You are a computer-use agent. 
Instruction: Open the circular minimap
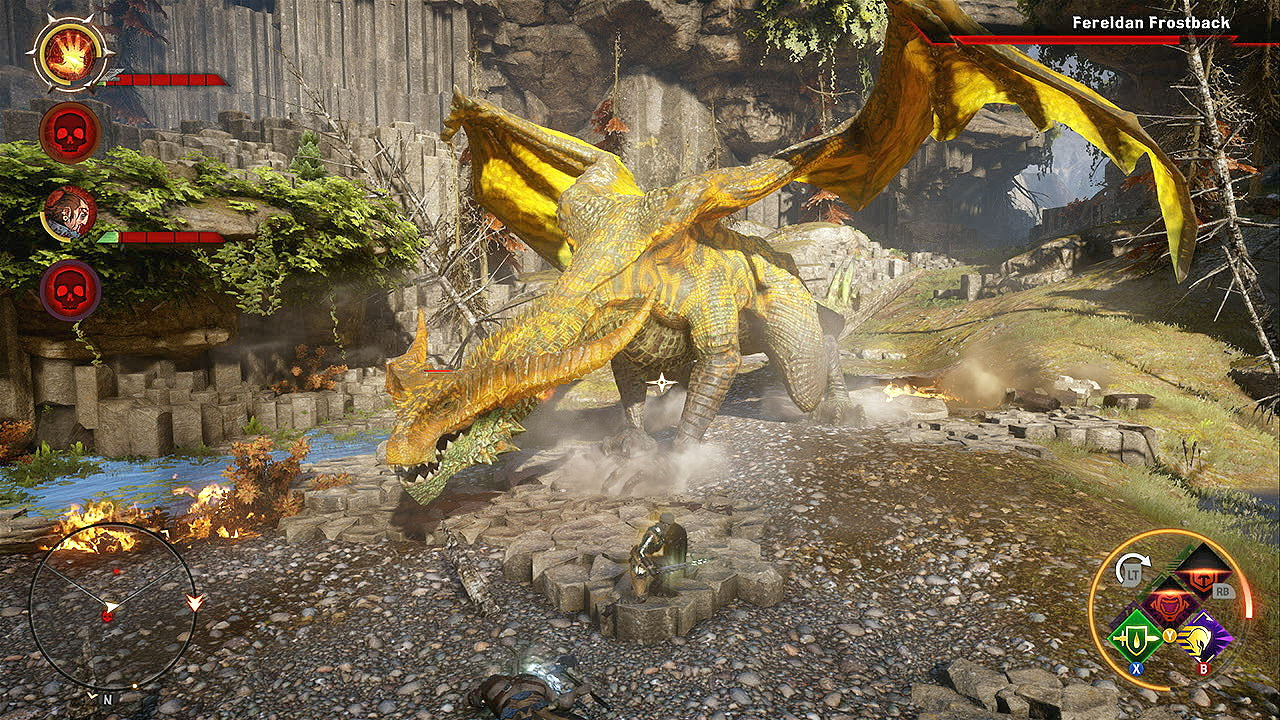pyautogui.click(x=112, y=607)
